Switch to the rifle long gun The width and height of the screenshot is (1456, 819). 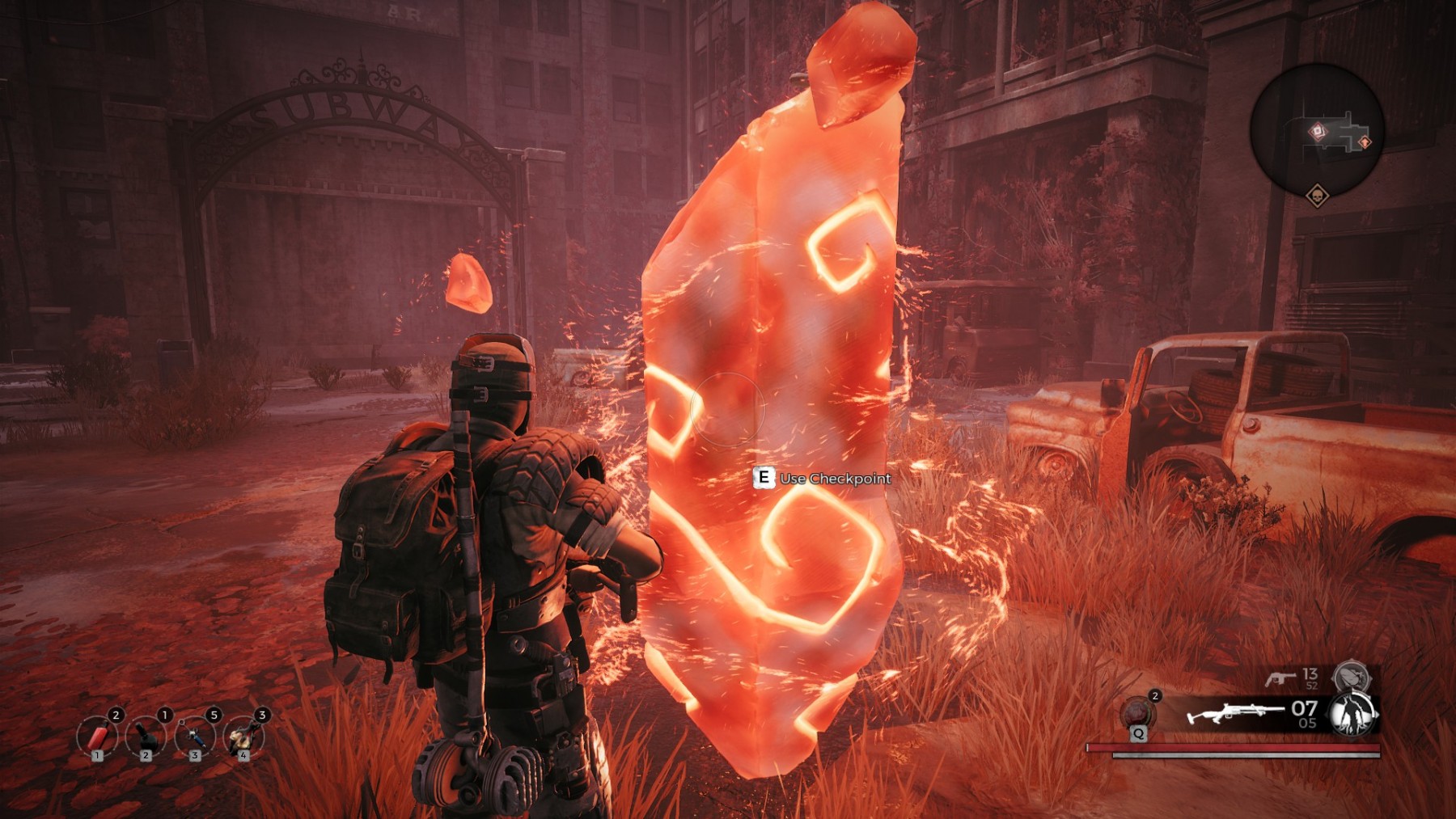[1234, 713]
